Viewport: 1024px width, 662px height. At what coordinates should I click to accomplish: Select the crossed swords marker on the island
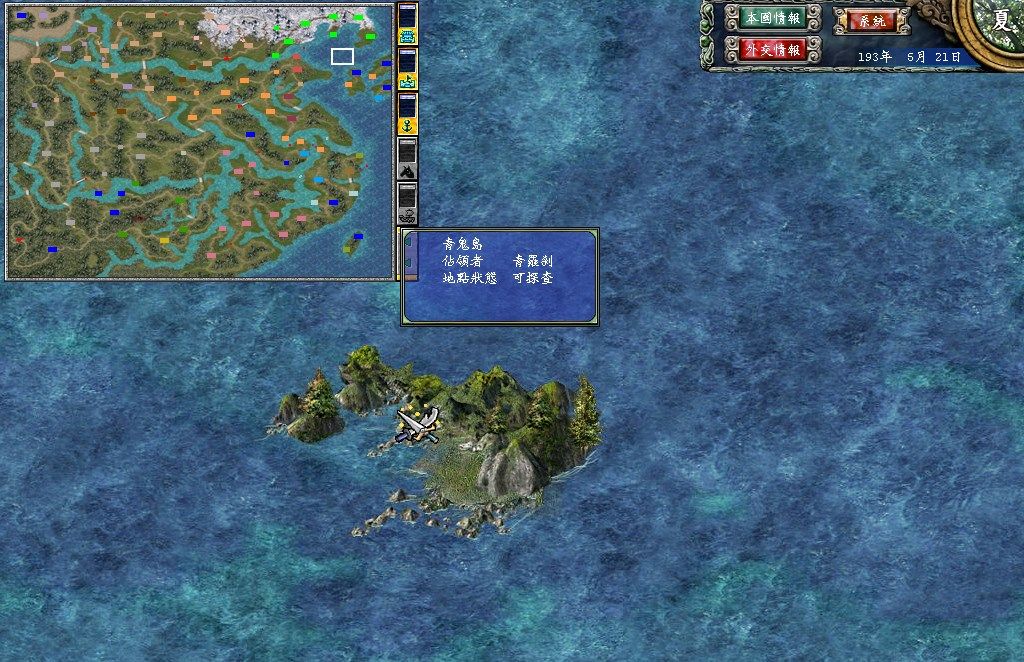418,423
